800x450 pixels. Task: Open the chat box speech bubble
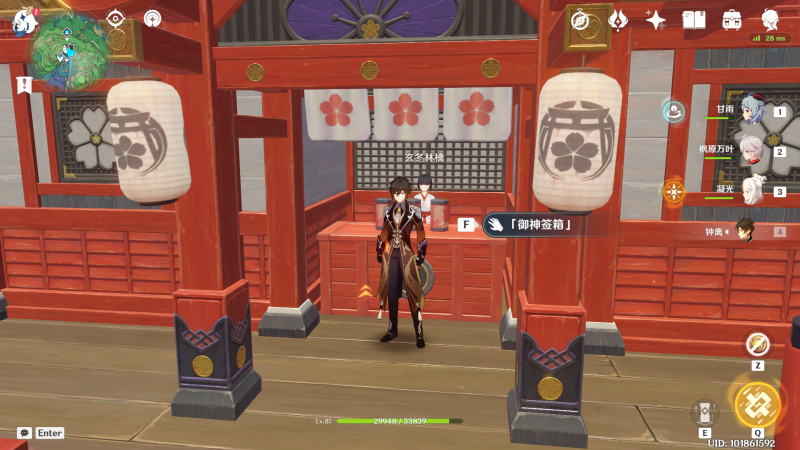click(x=23, y=433)
